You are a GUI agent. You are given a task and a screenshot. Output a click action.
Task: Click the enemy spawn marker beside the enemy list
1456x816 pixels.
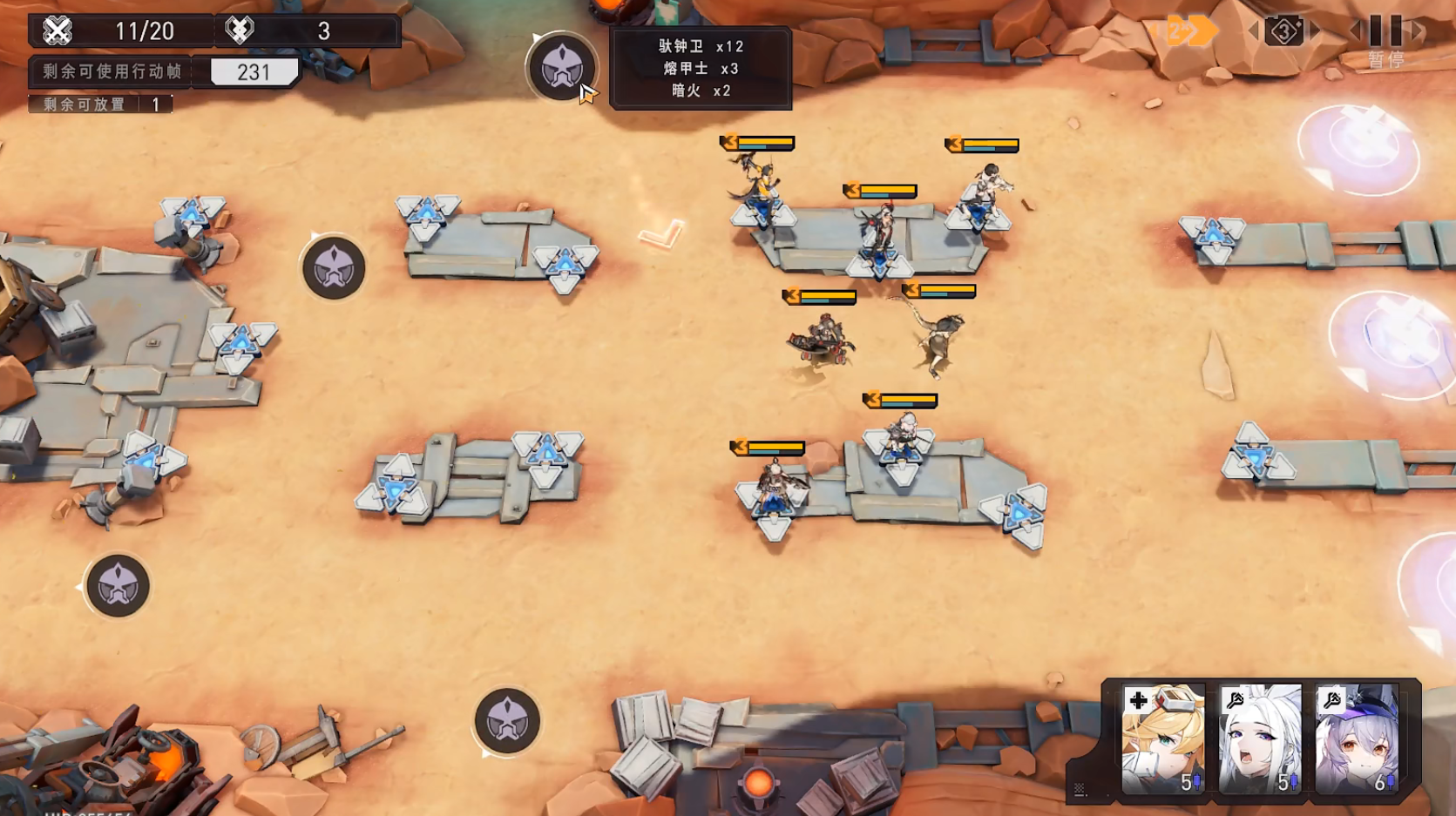pyautogui.click(x=562, y=68)
